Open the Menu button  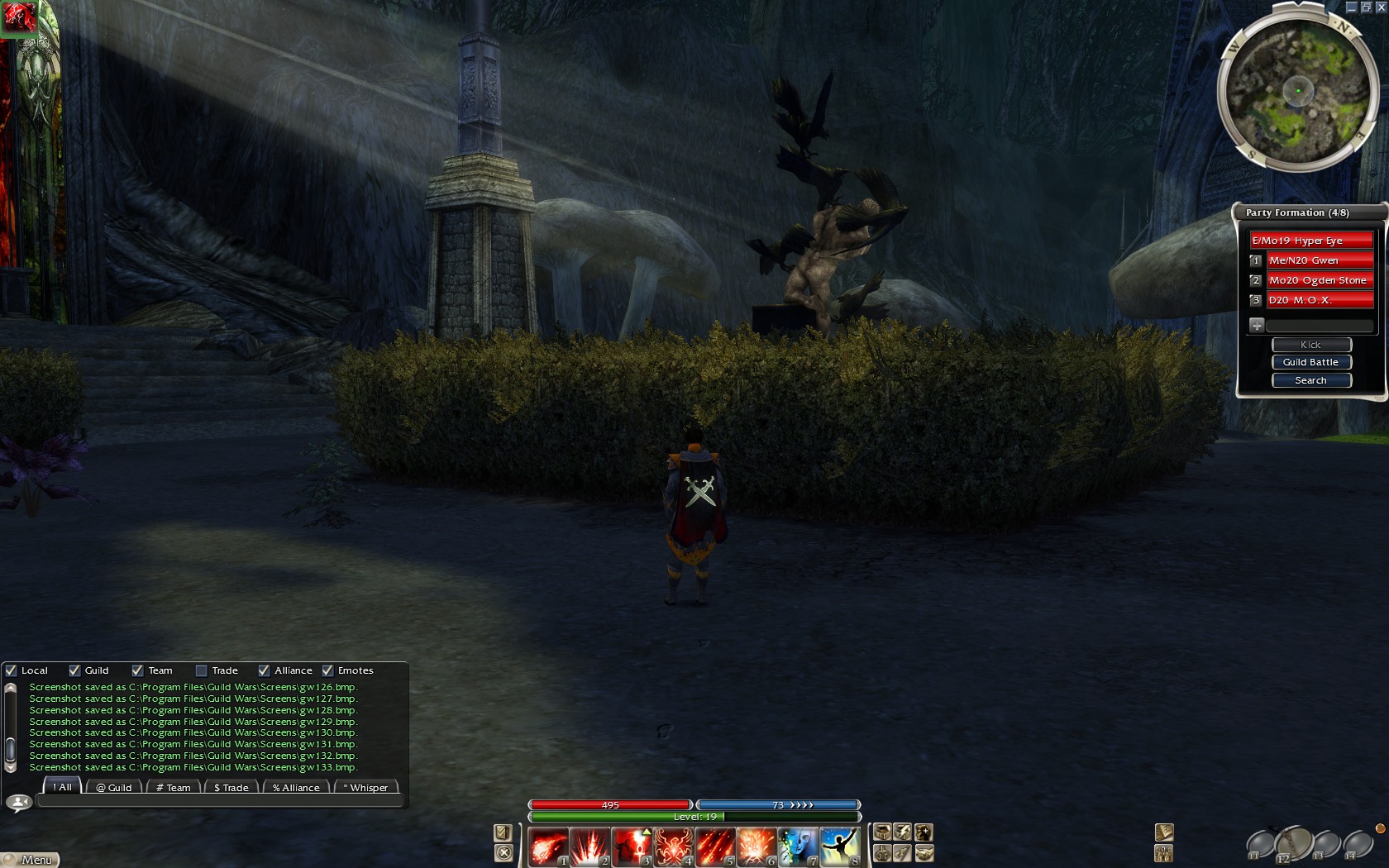pyautogui.click(x=31, y=860)
